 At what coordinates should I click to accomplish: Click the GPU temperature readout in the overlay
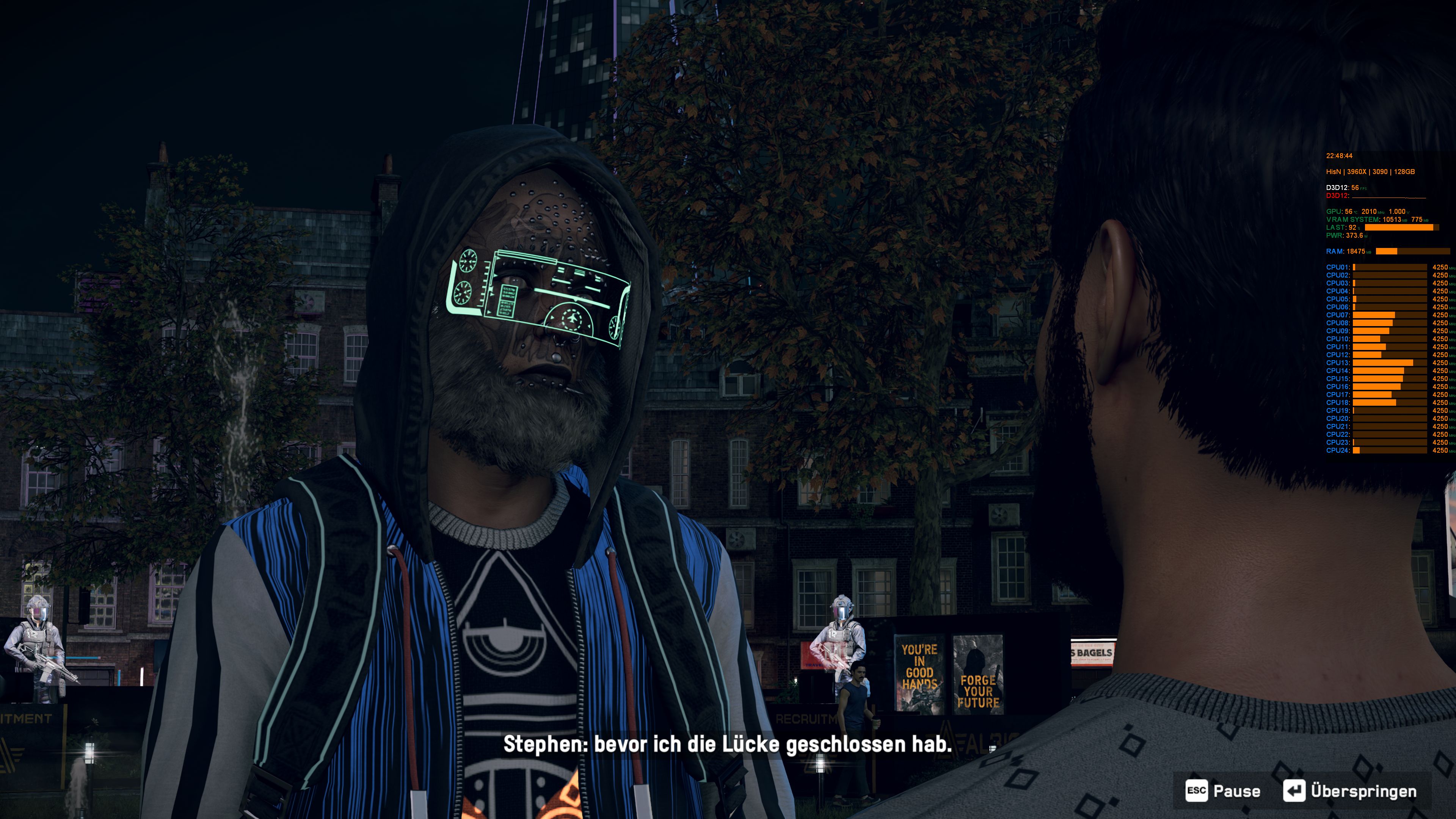point(1349,212)
